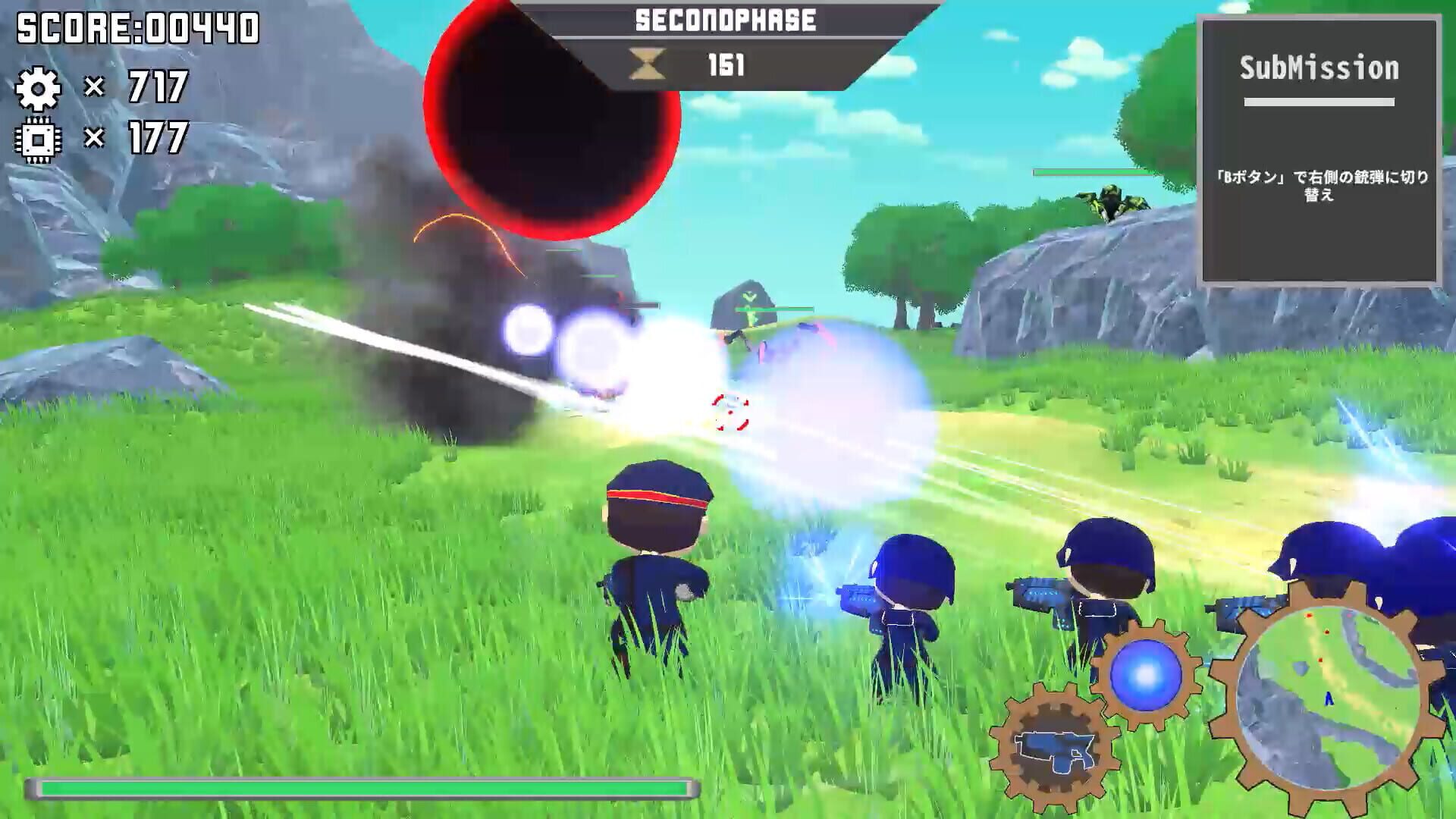
Task: Click the hourglass icon beside the 151 timer
Action: [x=646, y=62]
